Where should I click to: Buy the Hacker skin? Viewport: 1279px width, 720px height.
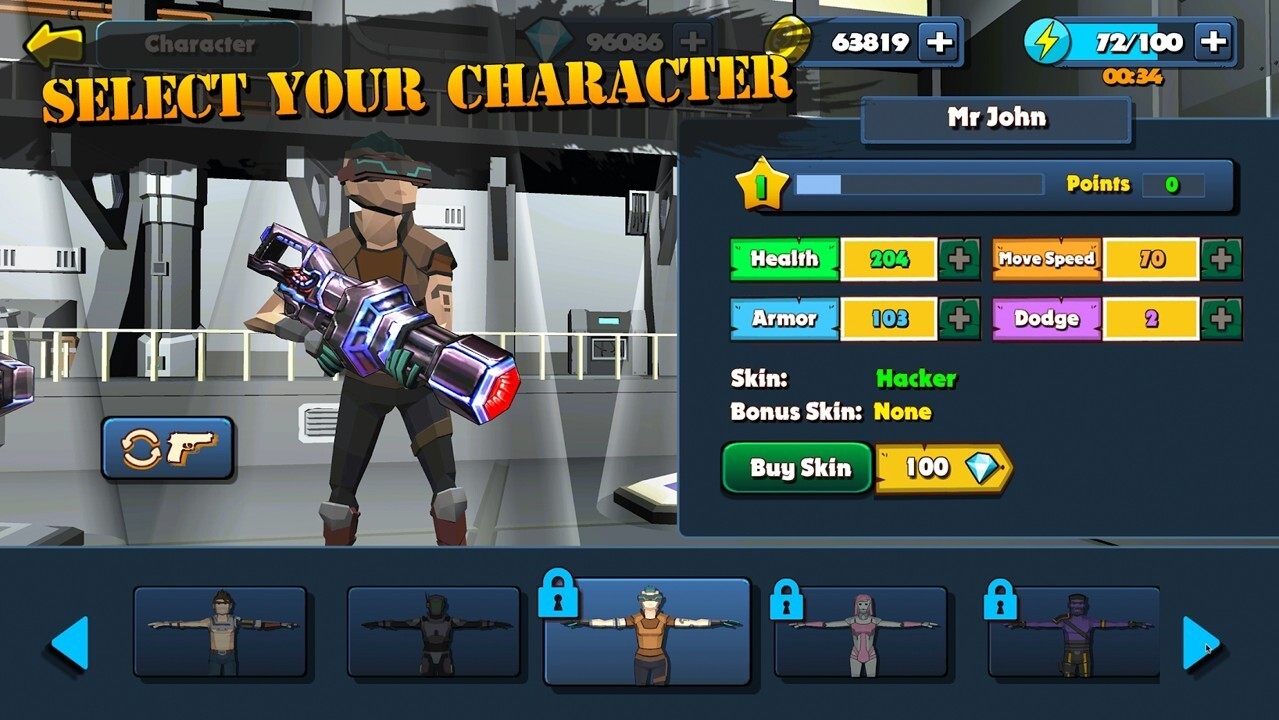[x=798, y=468]
